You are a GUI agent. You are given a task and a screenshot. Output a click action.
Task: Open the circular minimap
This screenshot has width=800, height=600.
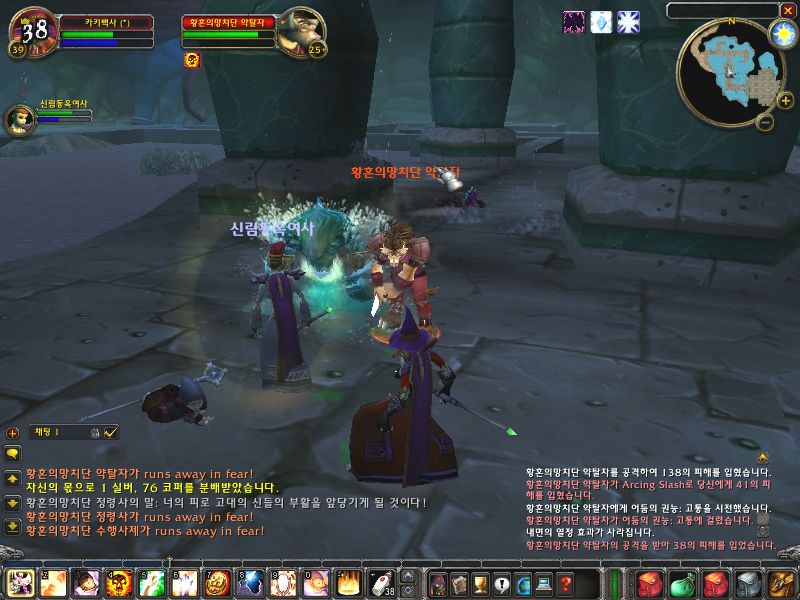point(728,68)
